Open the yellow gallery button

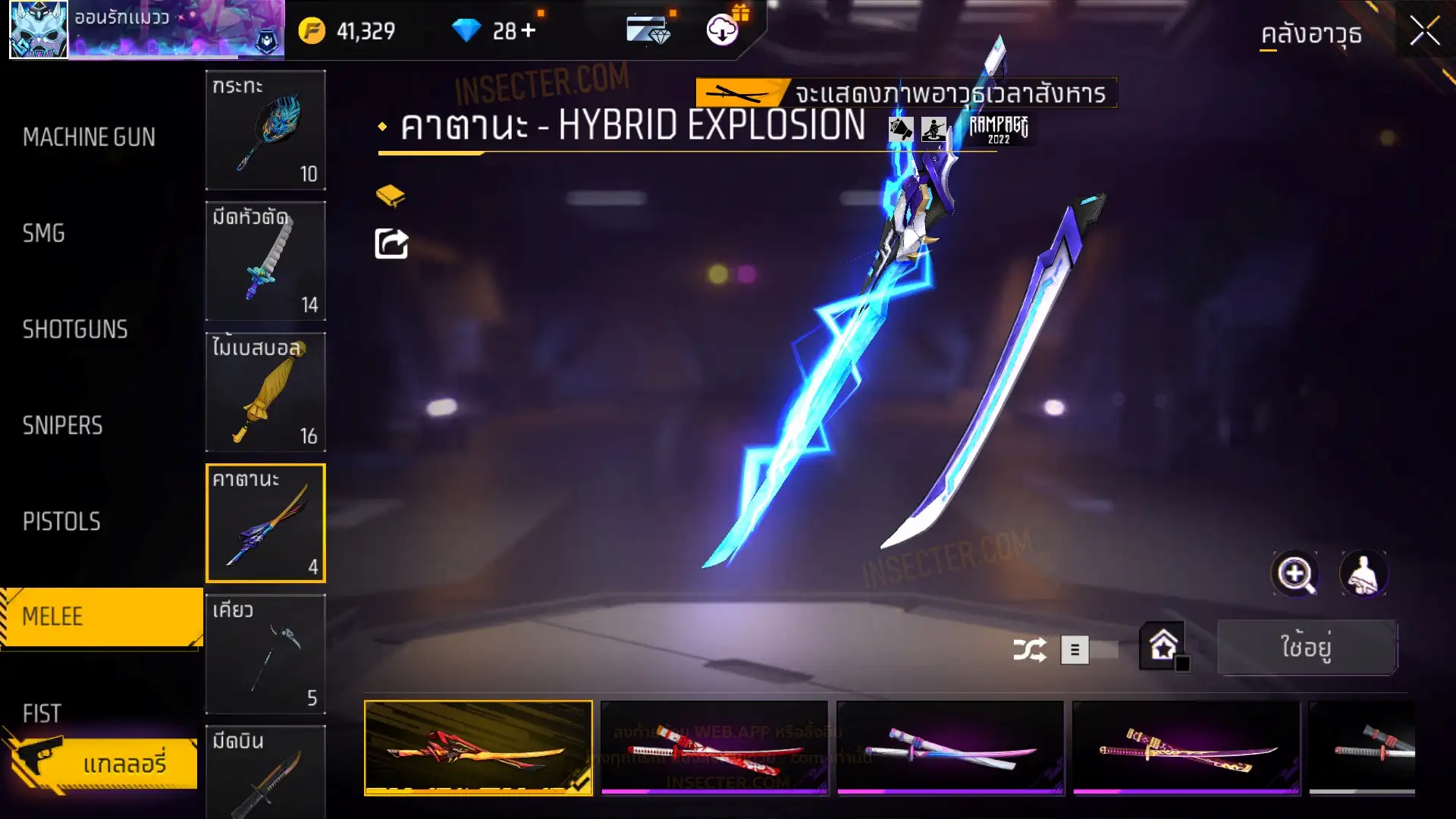tap(102, 763)
